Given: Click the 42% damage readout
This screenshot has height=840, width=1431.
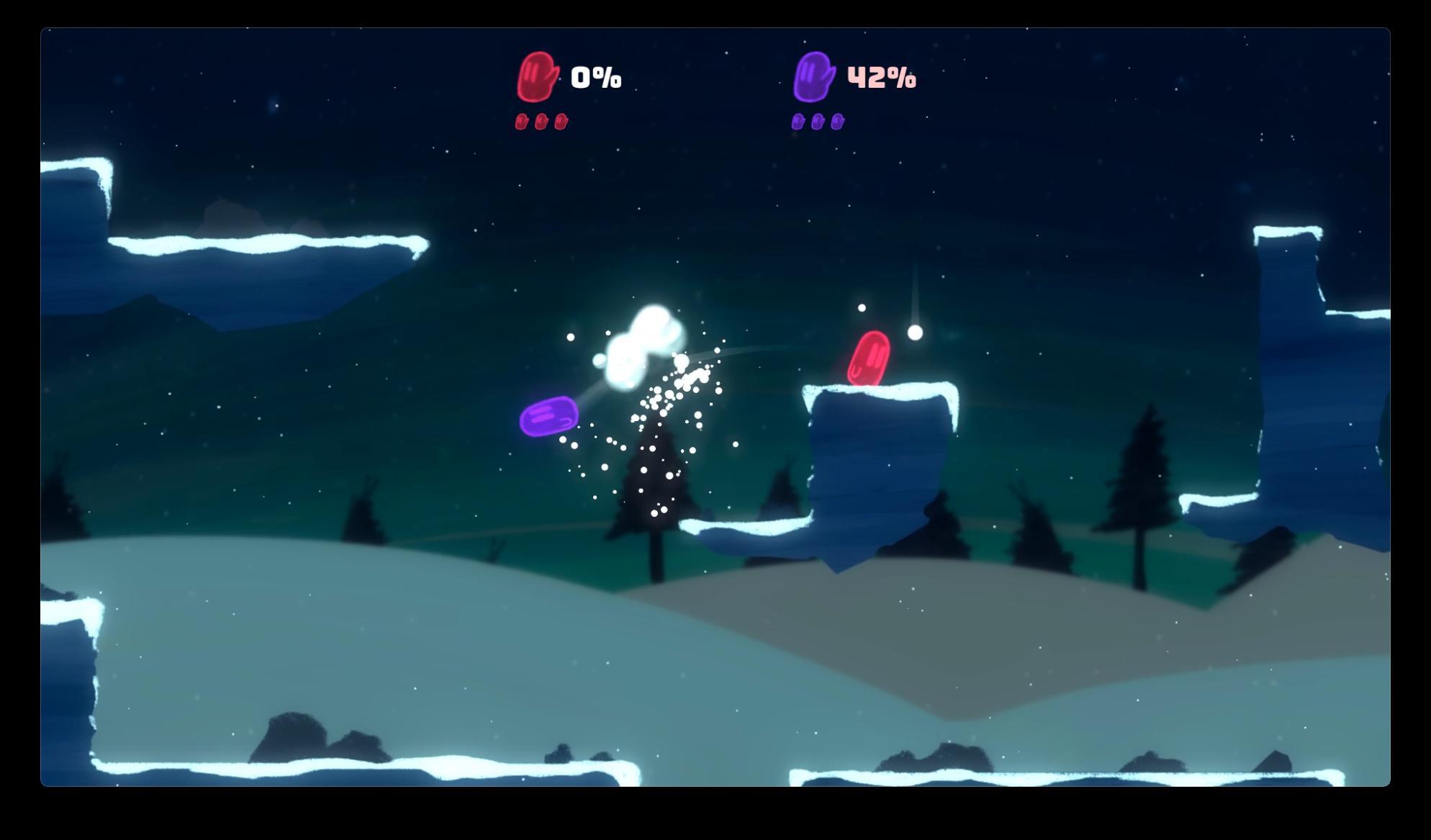Looking at the screenshot, I should pyautogui.click(x=882, y=78).
